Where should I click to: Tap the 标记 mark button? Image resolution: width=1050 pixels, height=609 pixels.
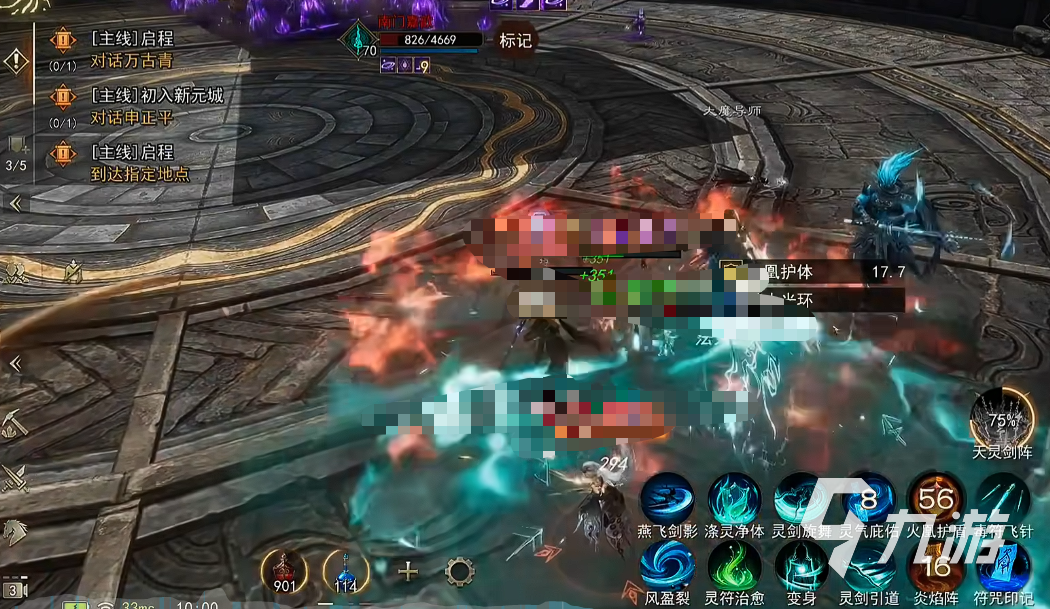[x=516, y=41]
